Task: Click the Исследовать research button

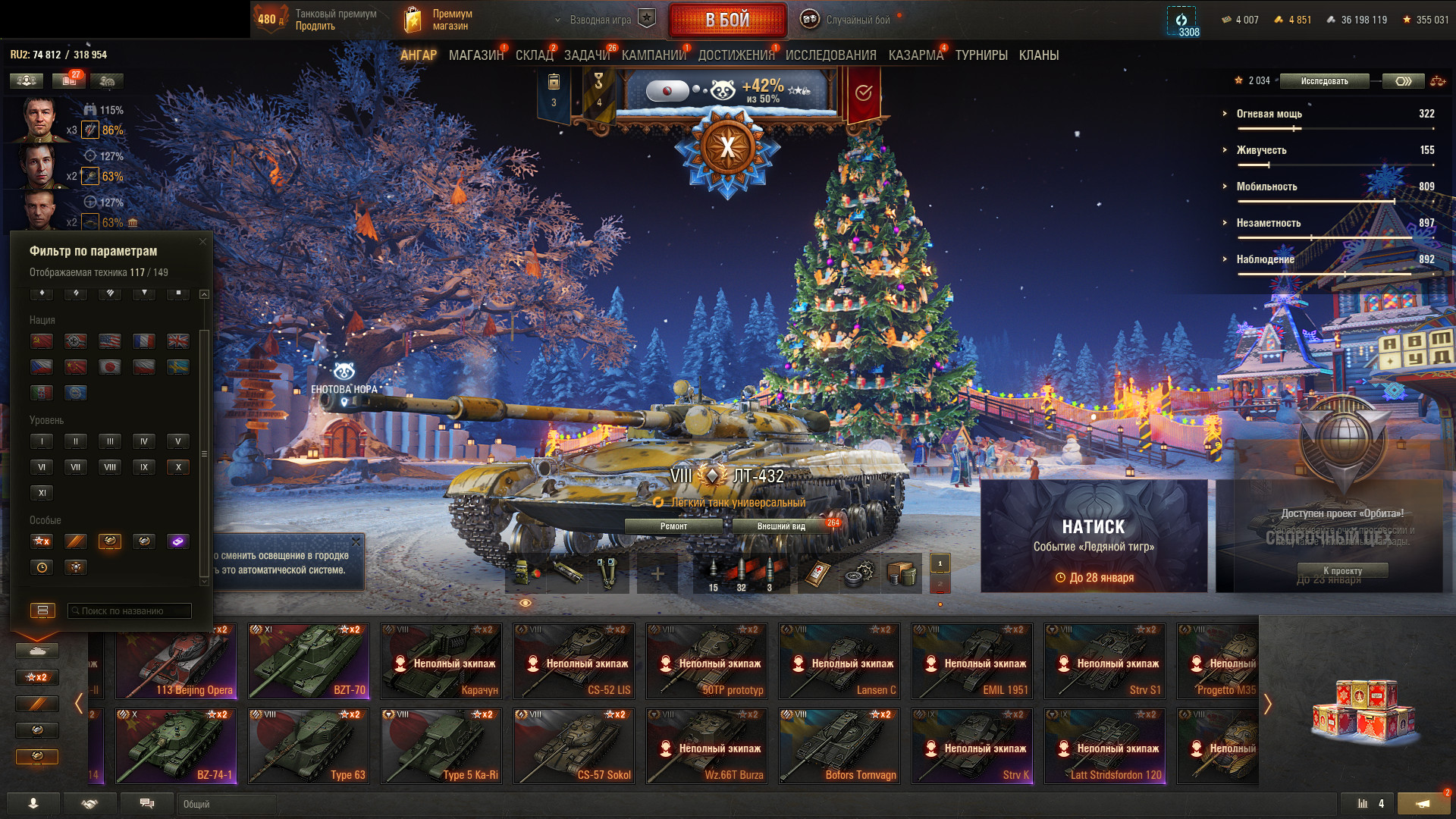Action: point(1324,81)
